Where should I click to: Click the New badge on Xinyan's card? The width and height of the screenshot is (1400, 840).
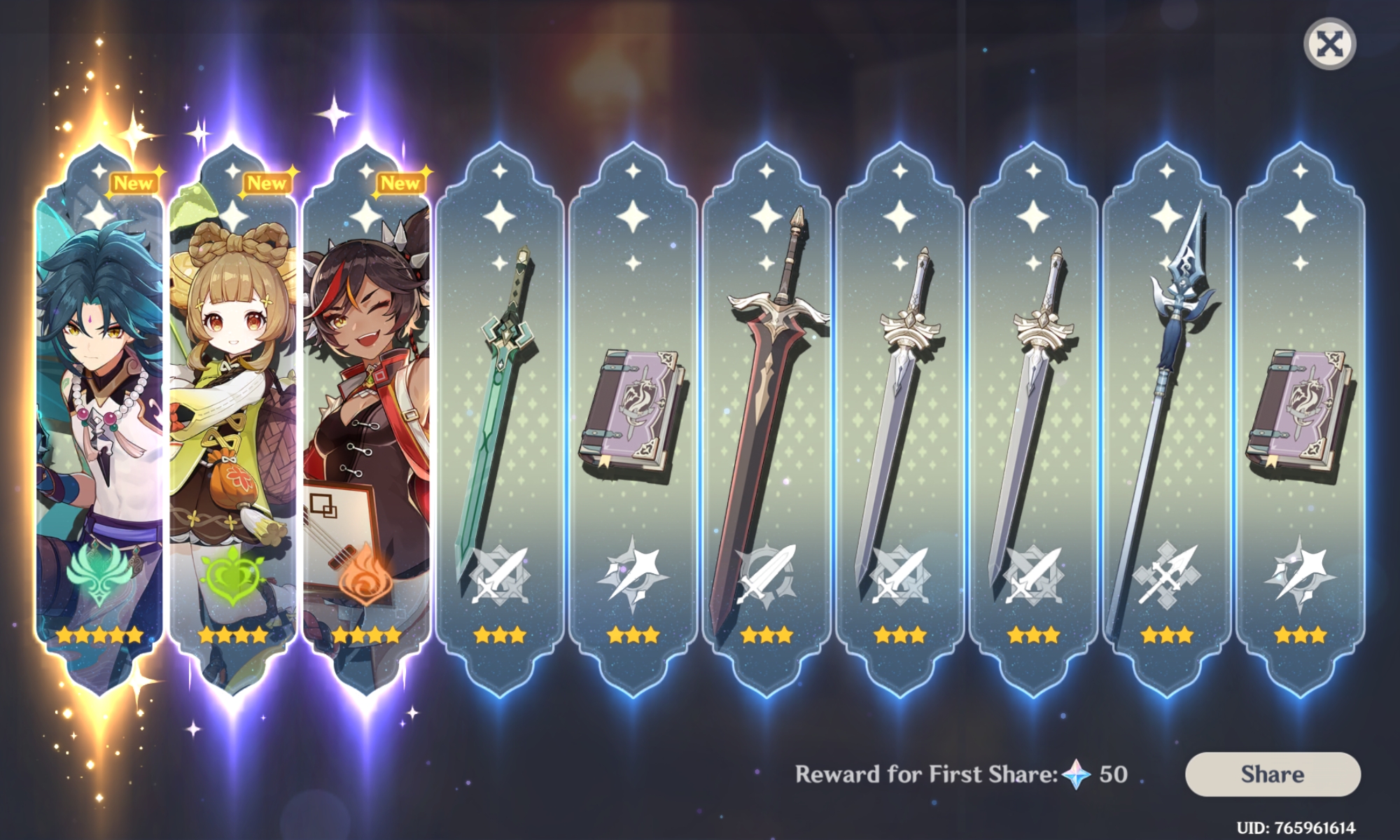click(x=402, y=183)
